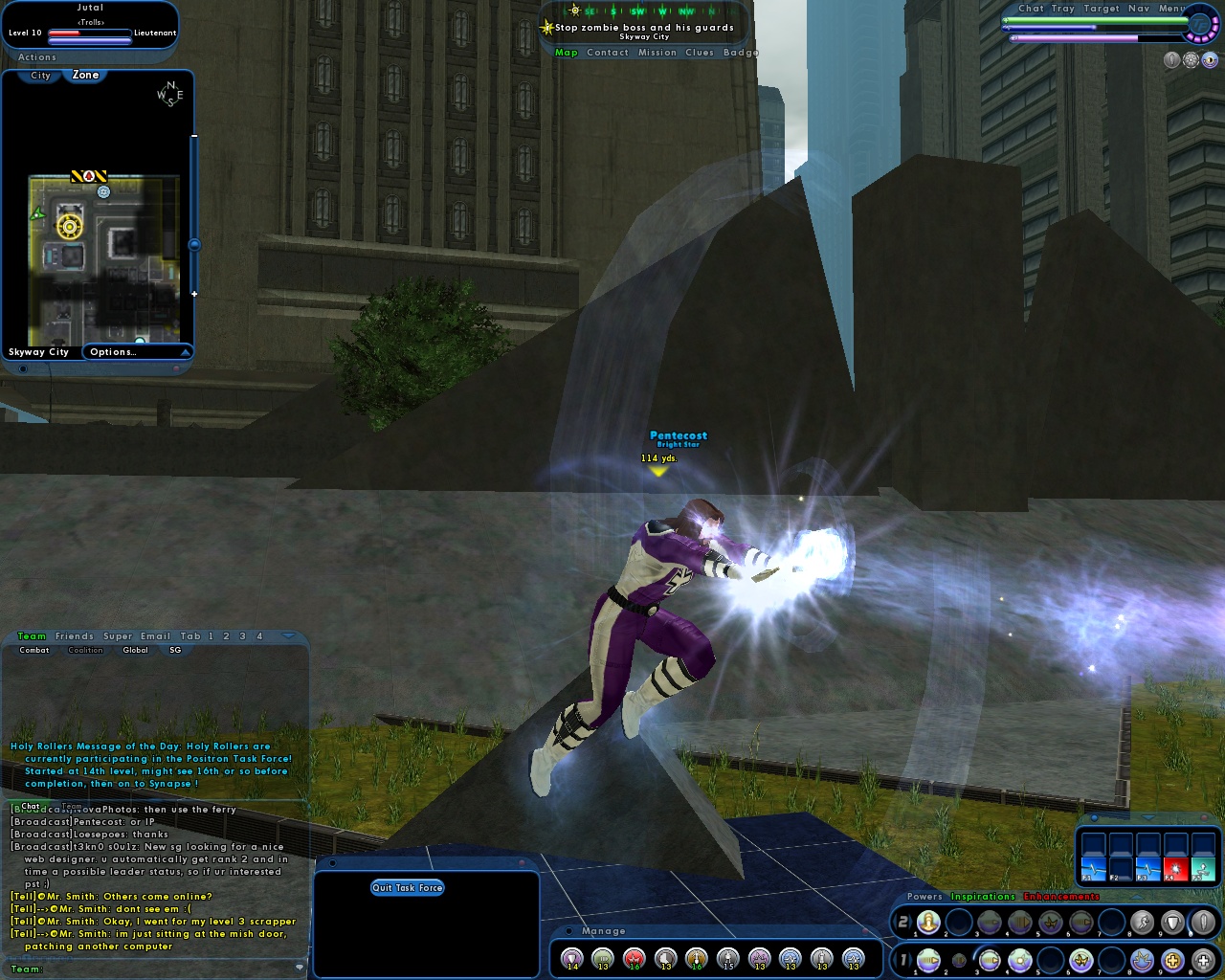Image resolution: width=1225 pixels, height=980 pixels.
Task: Open the minimap Options menu
Action: pyautogui.click(x=112, y=351)
